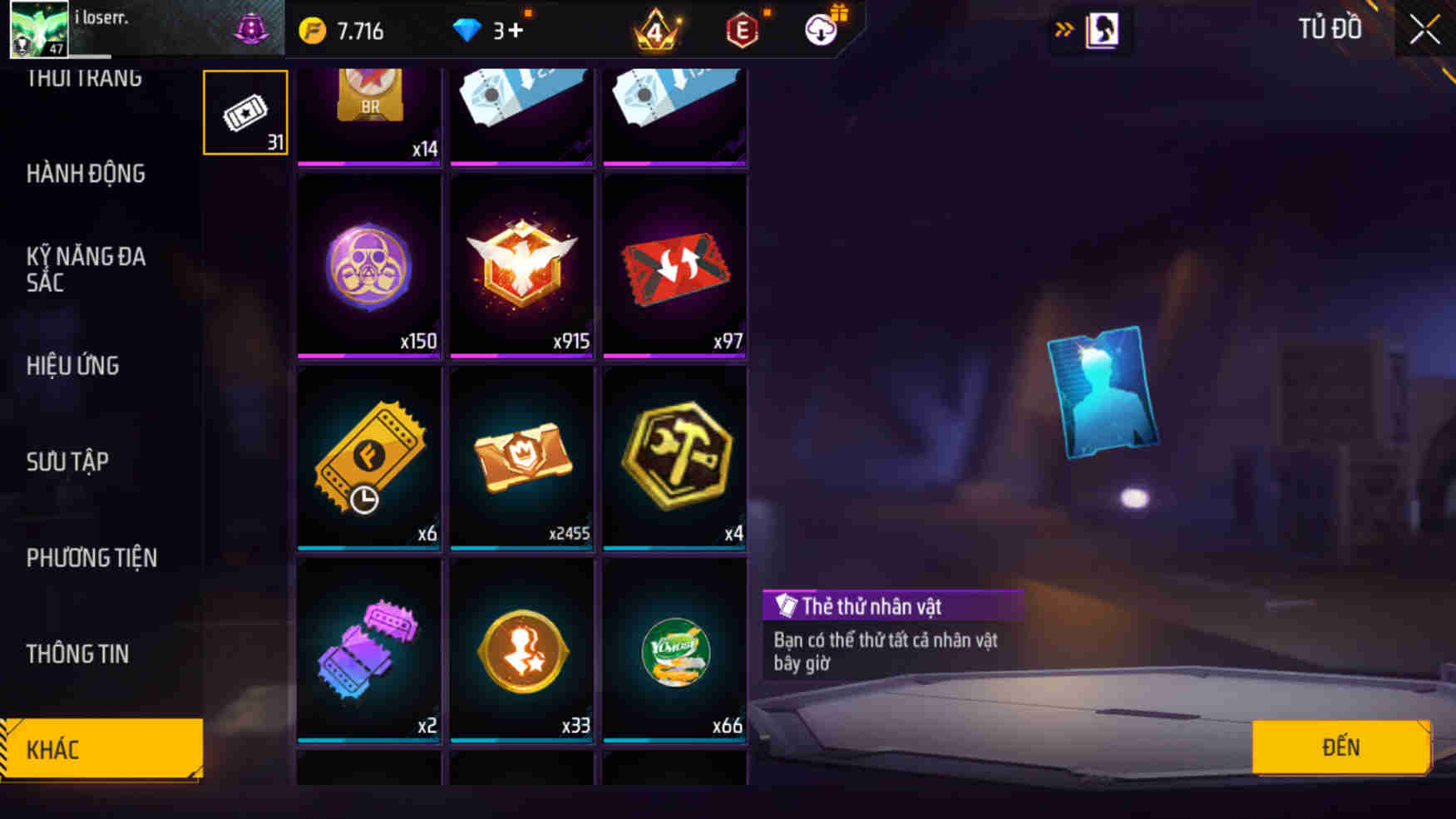Open the red swap ticket item x97
The image size is (1456, 819).
(x=675, y=266)
